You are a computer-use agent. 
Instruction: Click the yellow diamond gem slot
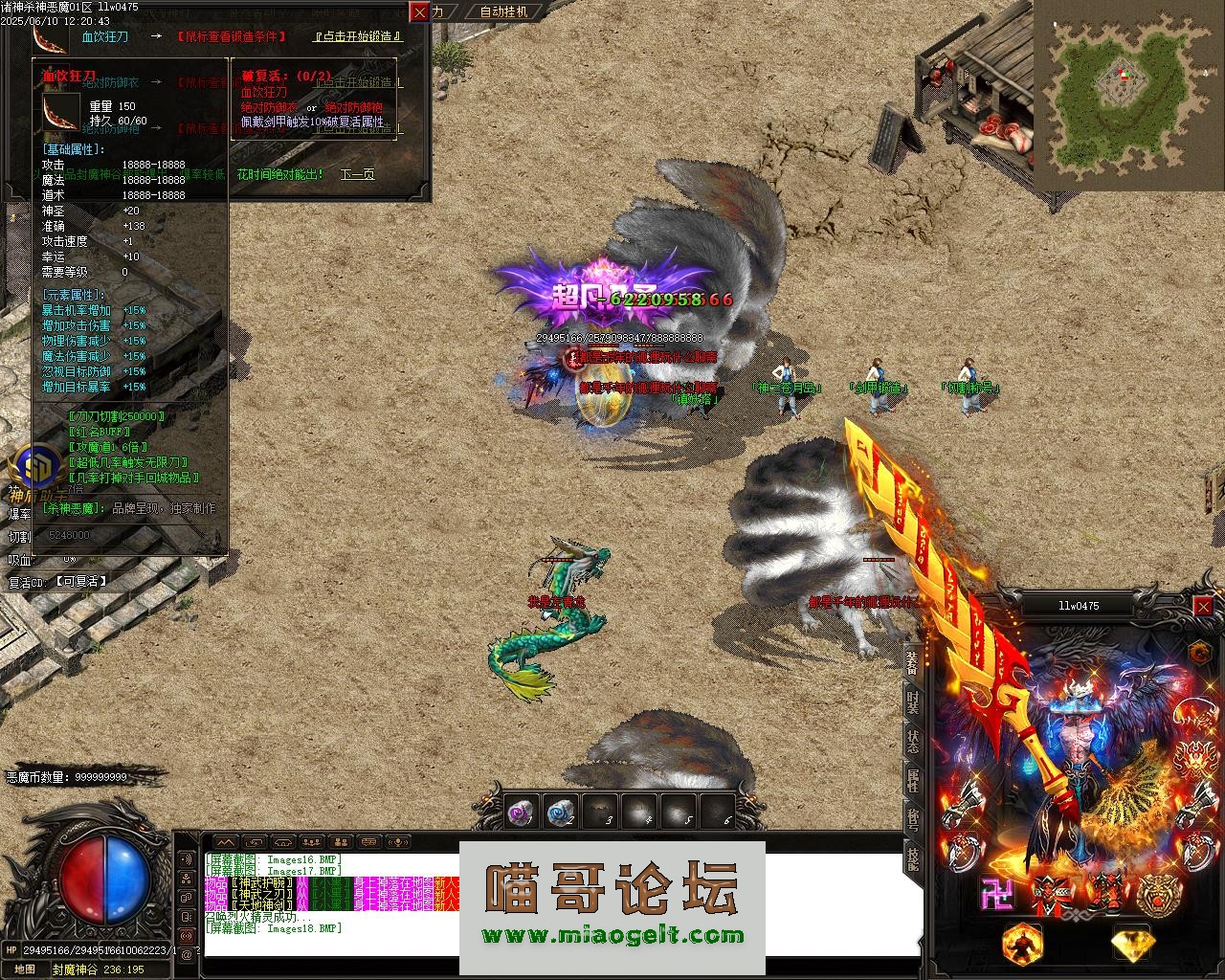tap(1133, 944)
